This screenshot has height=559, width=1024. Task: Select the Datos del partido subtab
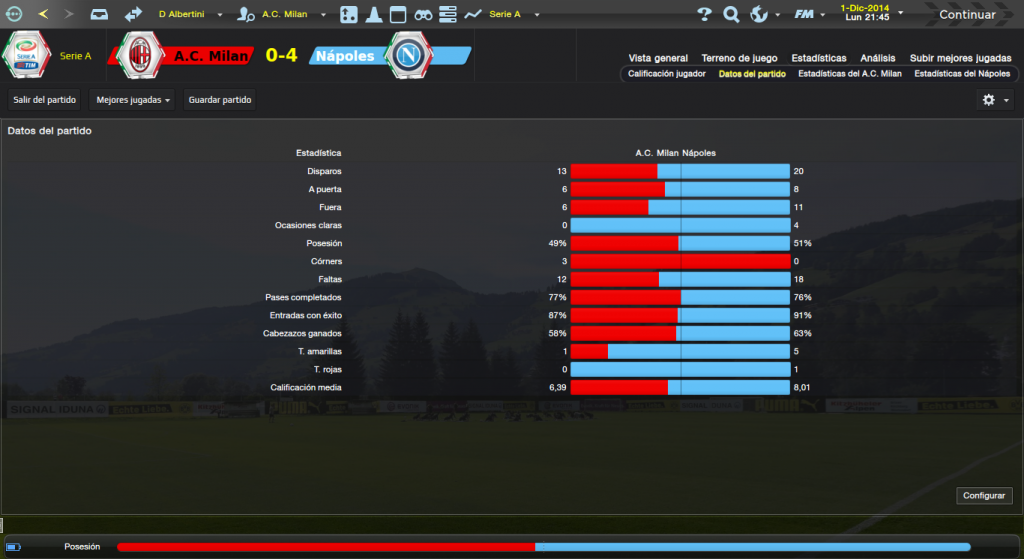pyautogui.click(x=752, y=73)
